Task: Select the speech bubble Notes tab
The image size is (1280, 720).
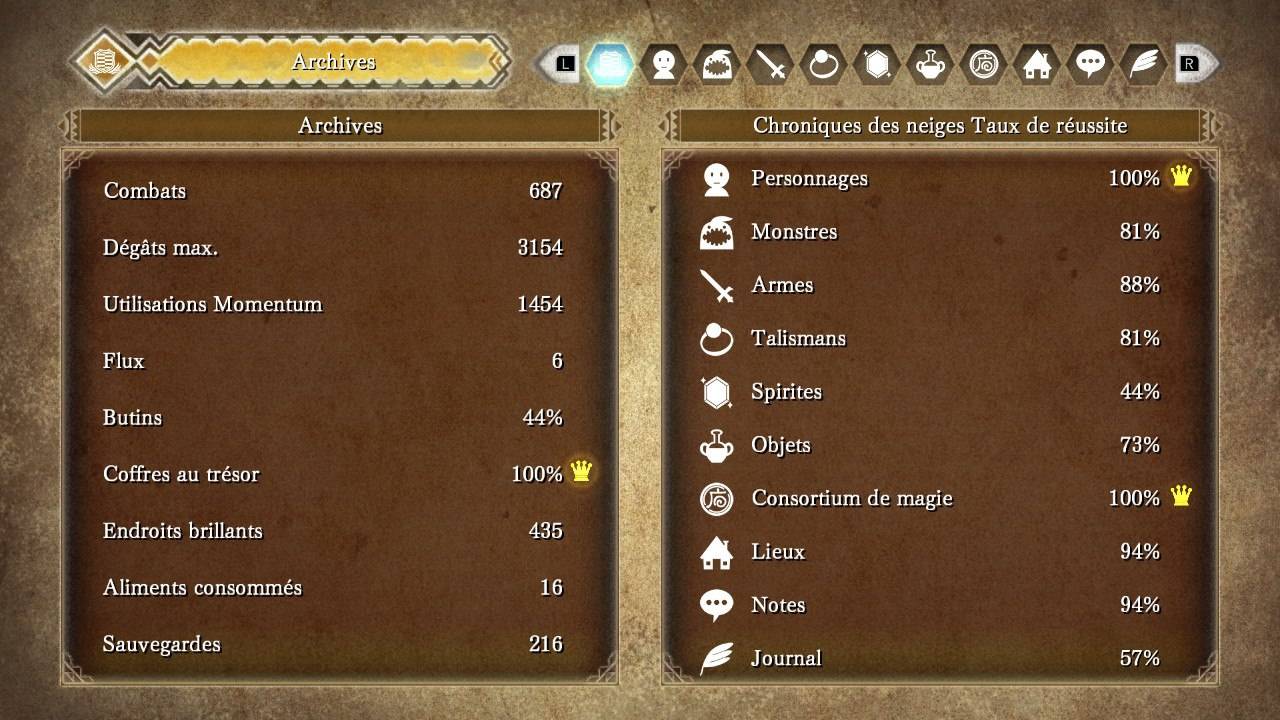Action: [1089, 64]
